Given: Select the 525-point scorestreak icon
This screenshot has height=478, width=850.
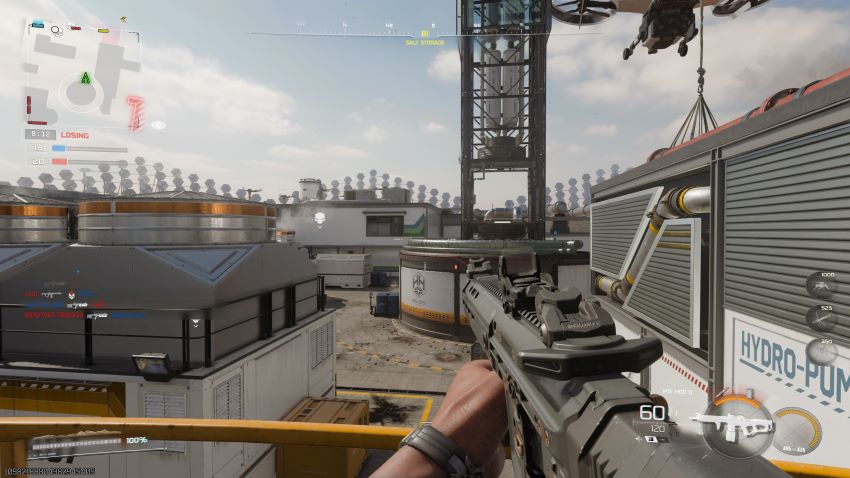Looking at the screenshot, I should pyautogui.click(x=822, y=319).
